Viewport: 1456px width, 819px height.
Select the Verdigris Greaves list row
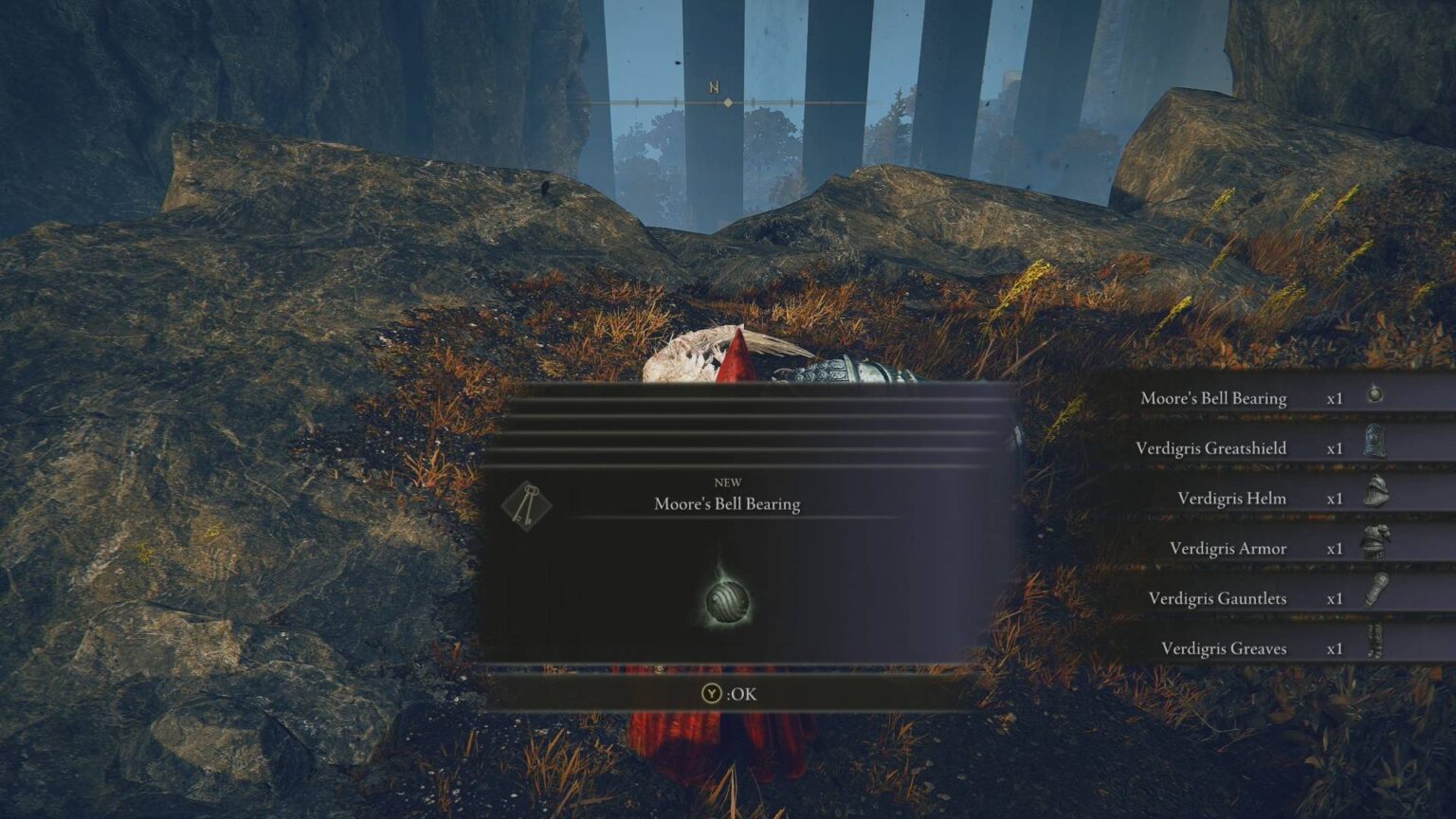[x=1223, y=648]
